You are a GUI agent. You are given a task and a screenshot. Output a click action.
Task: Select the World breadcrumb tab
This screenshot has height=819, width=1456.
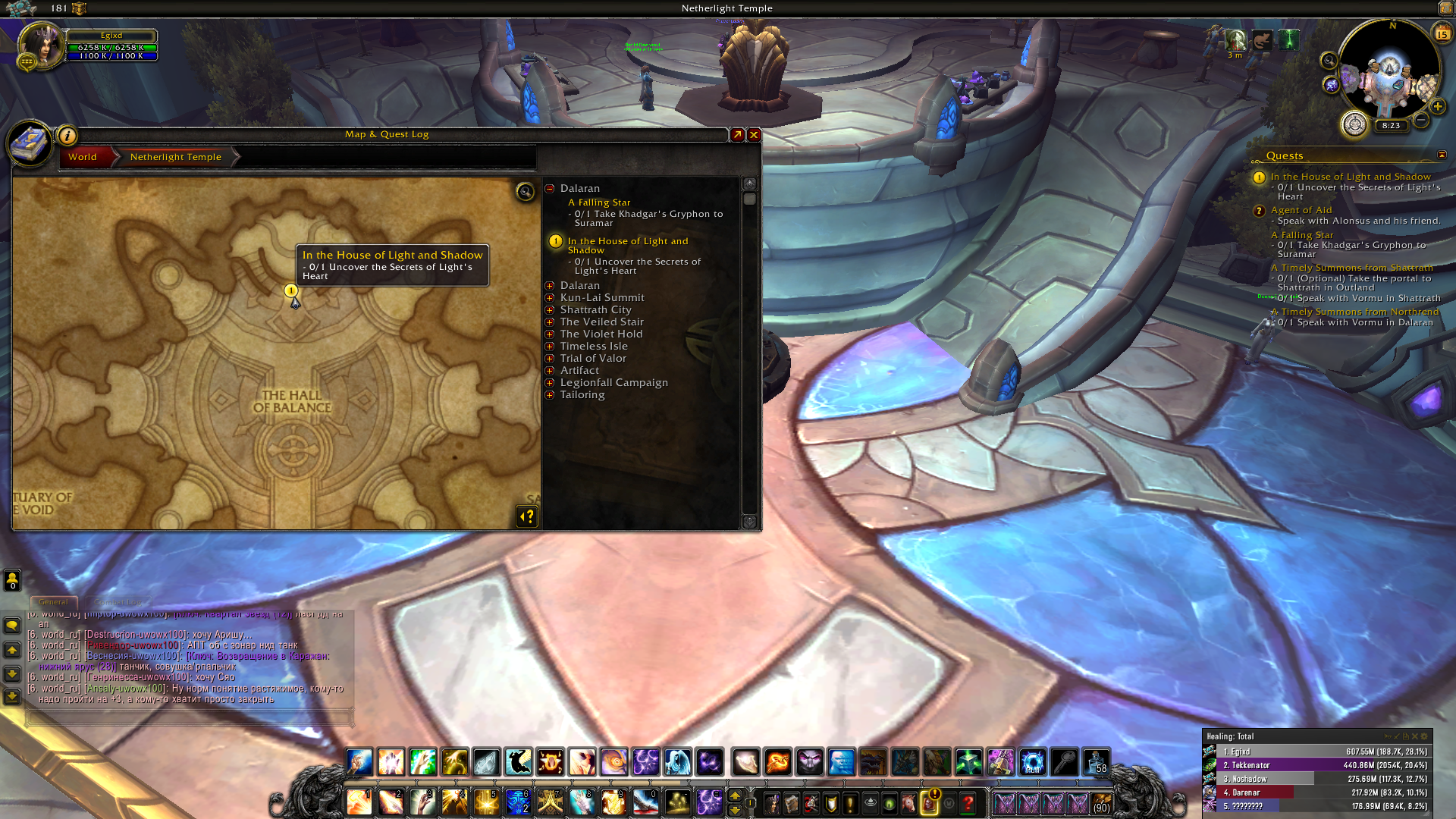(83, 157)
